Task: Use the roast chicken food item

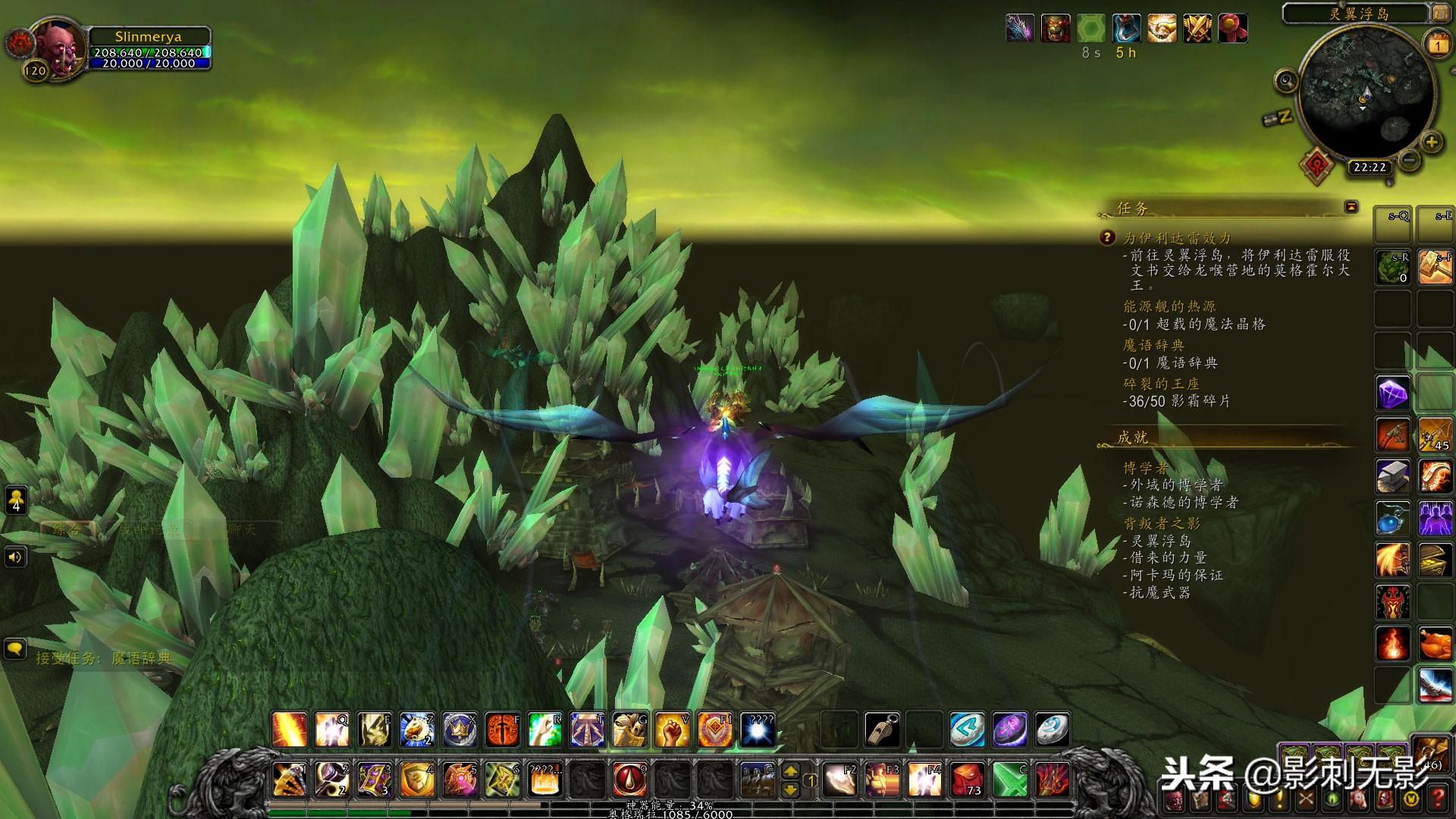Action: click(1435, 645)
